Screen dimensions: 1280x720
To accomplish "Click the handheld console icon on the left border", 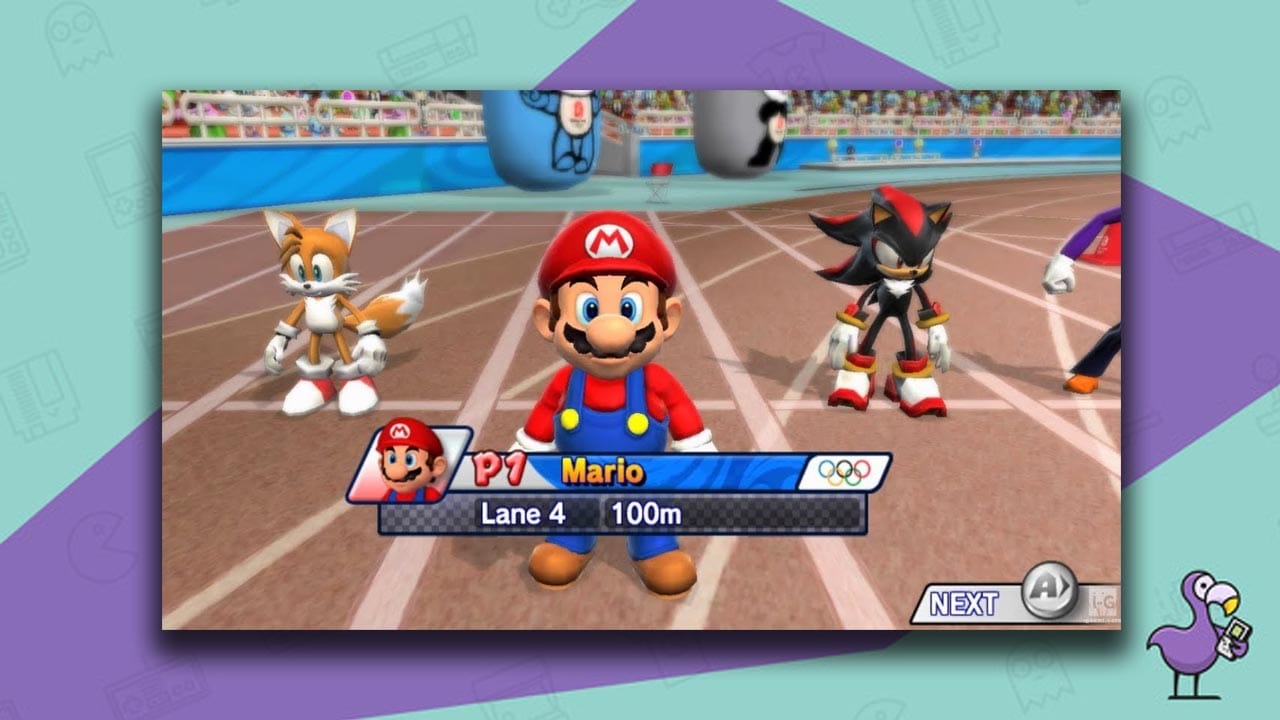I will [115, 180].
